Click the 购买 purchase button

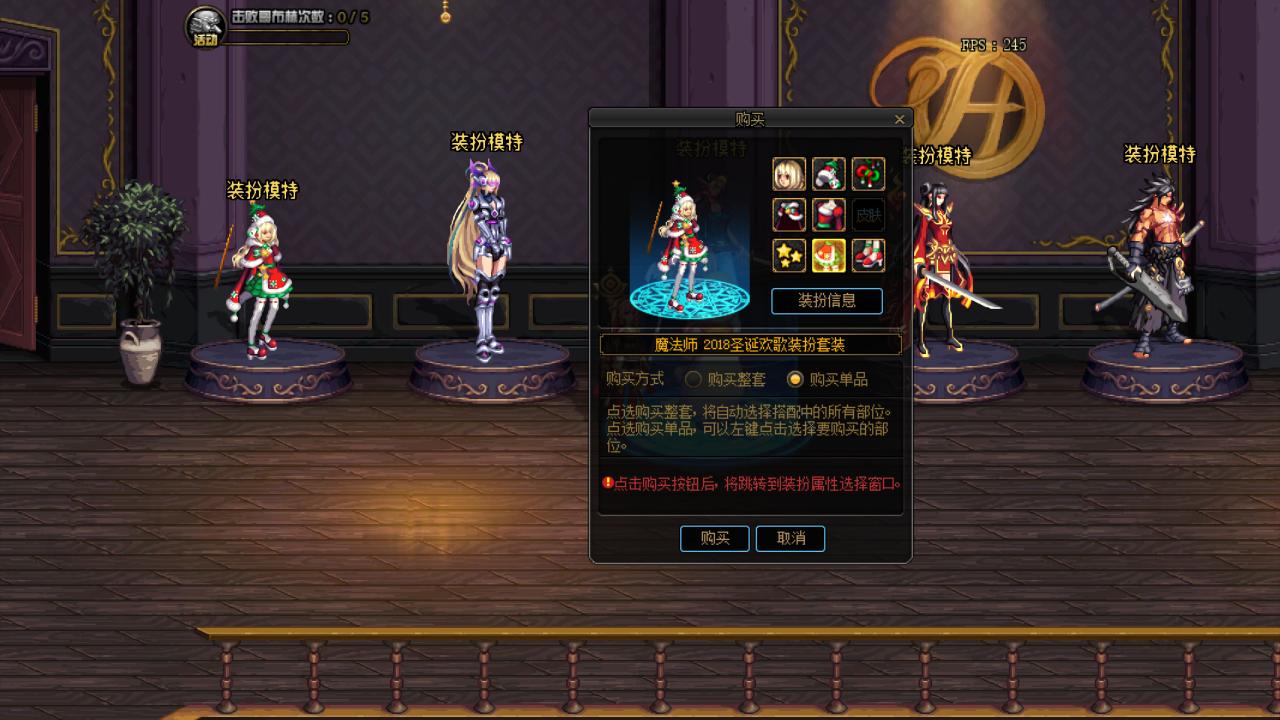point(714,538)
